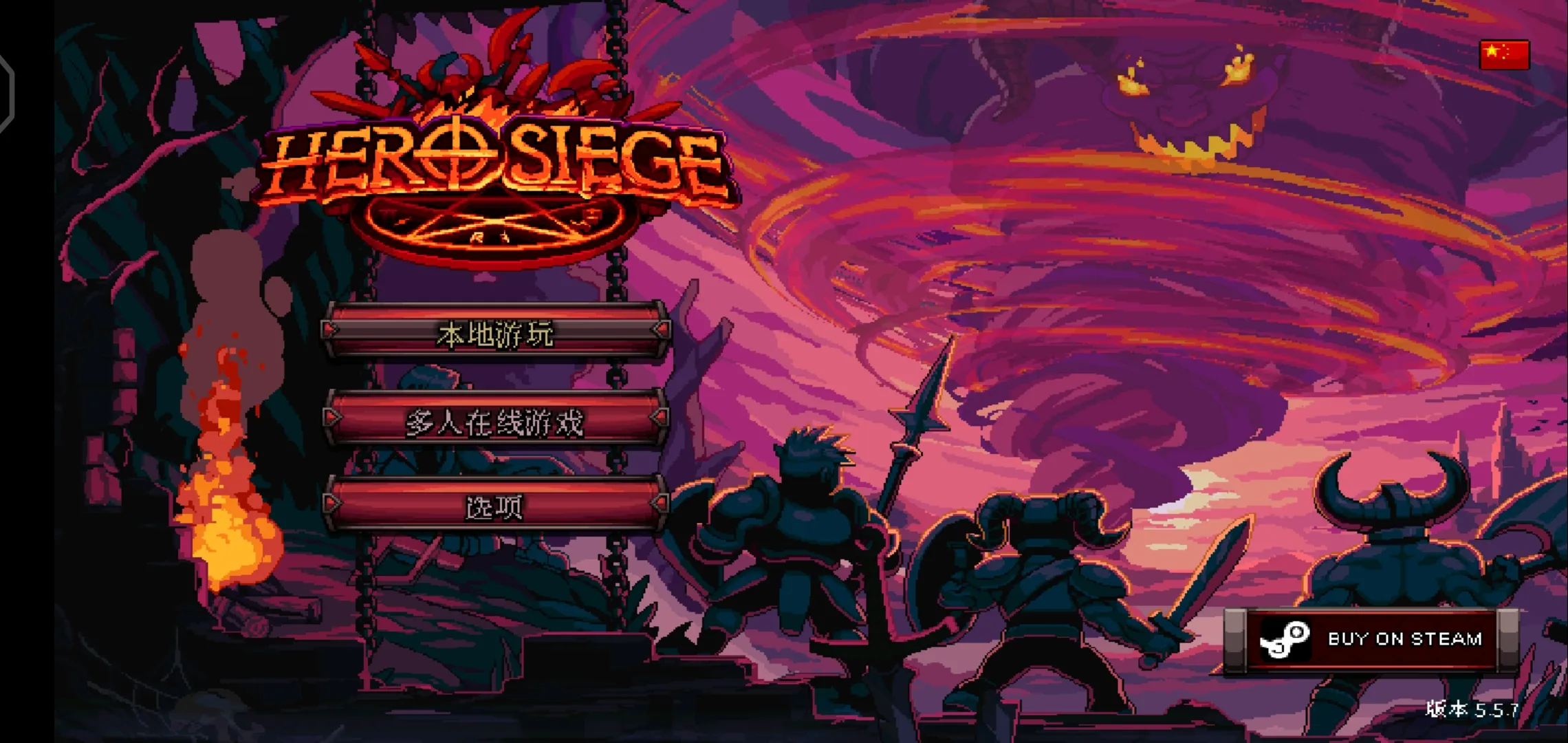The image size is (1568, 743).
Task: Open multiplayer online game (多人在线游戏)
Action: point(495,420)
